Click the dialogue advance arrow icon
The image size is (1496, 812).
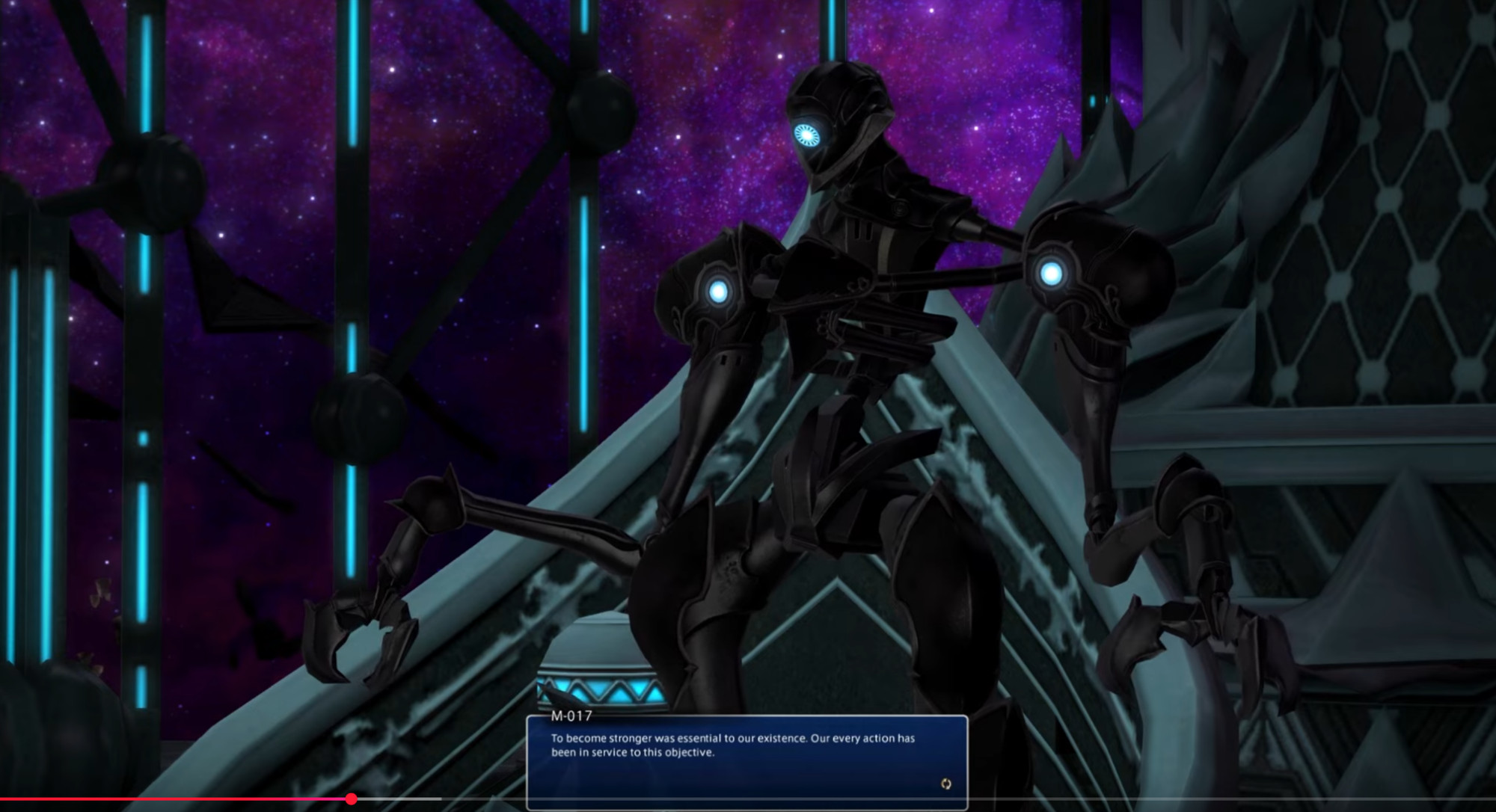click(x=946, y=784)
